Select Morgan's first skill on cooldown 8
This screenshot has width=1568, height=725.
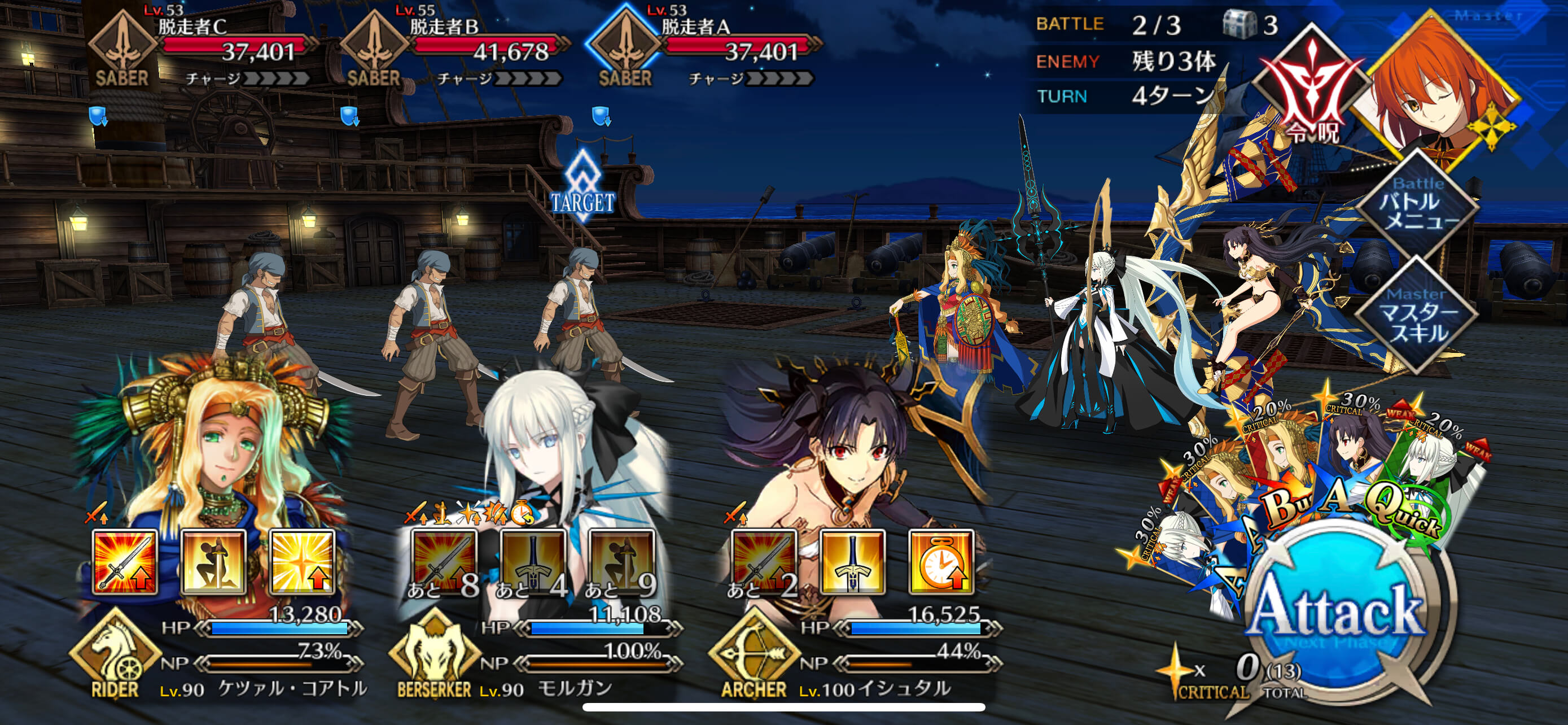444,562
